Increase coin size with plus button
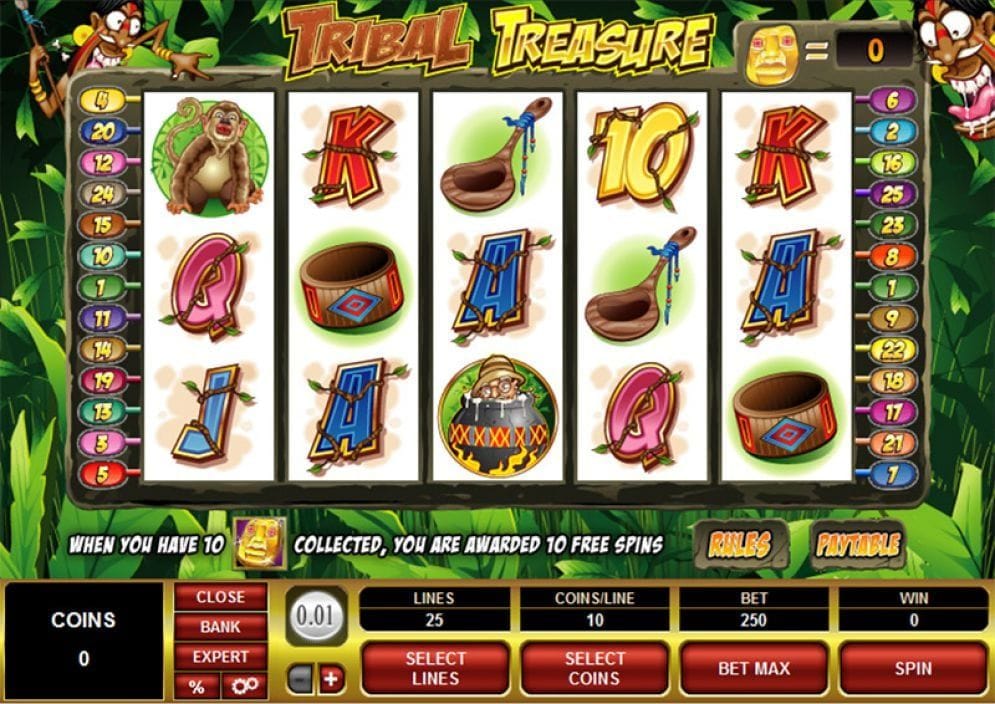Screen dimensions: 995x704 (x=331, y=680)
